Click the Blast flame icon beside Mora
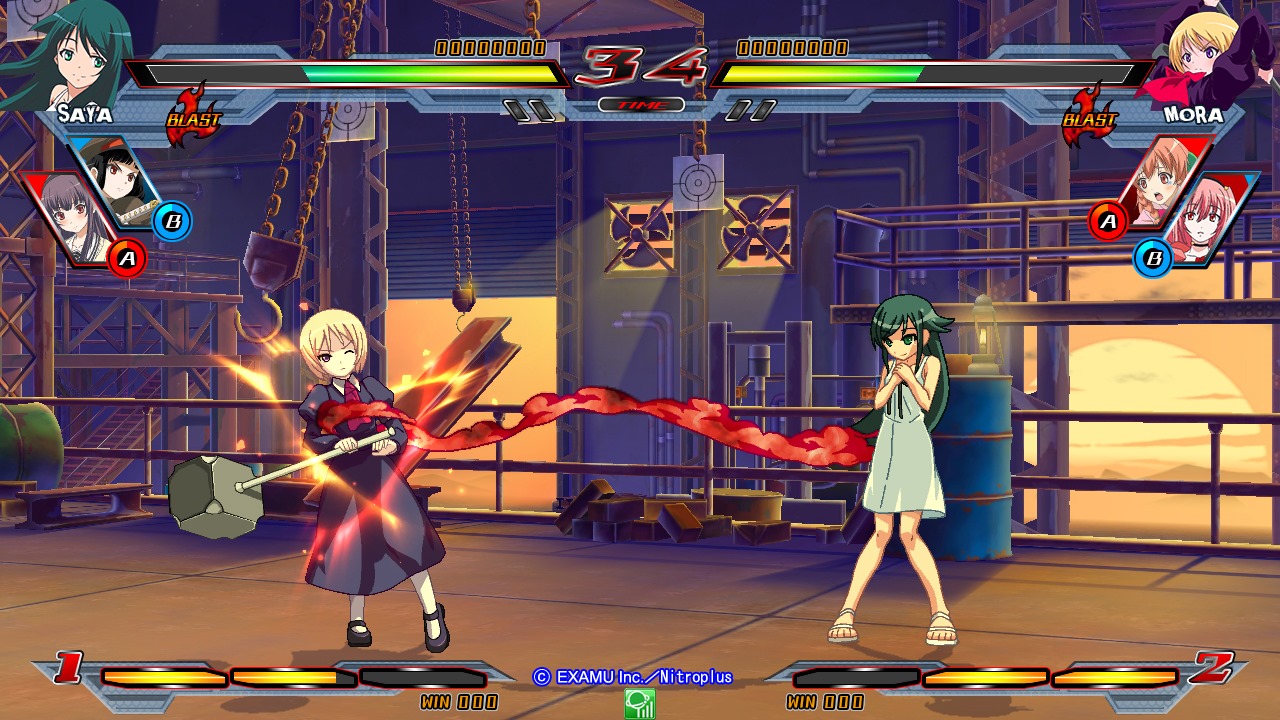The image size is (1280, 720). tap(1089, 115)
